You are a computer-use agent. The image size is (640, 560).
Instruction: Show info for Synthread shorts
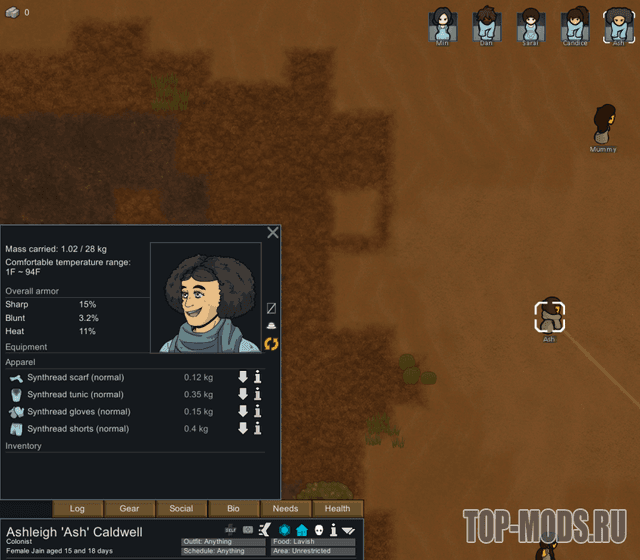(x=257, y=428)
